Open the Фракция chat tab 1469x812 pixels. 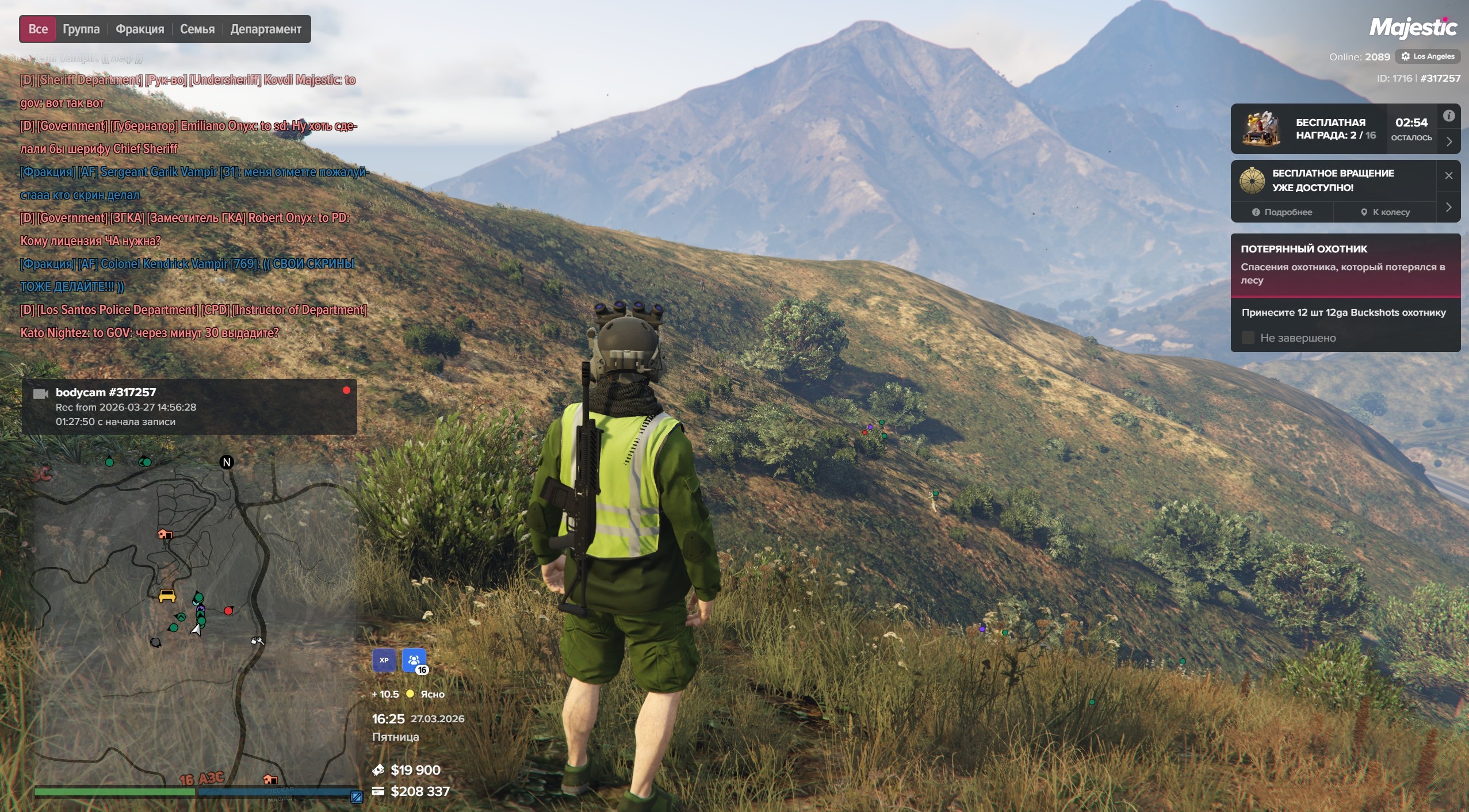click(x=140, y=29)
